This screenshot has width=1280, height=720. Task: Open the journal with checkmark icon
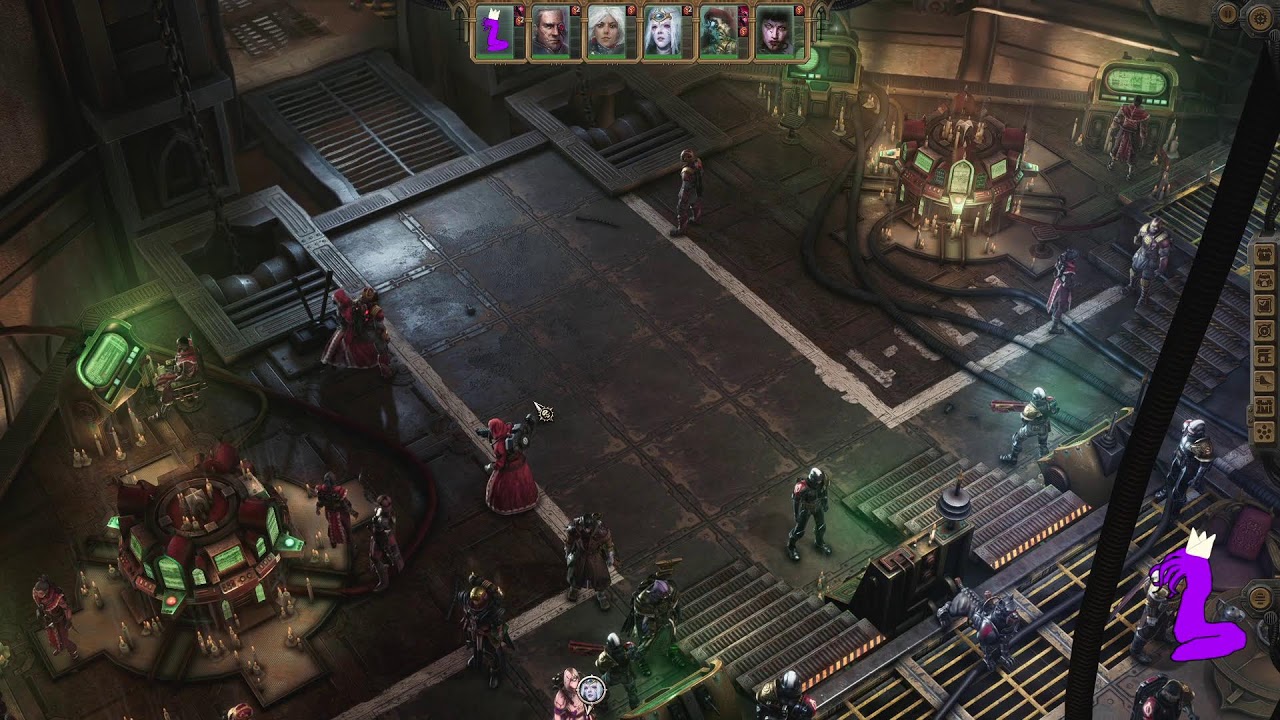point(1264,303)
